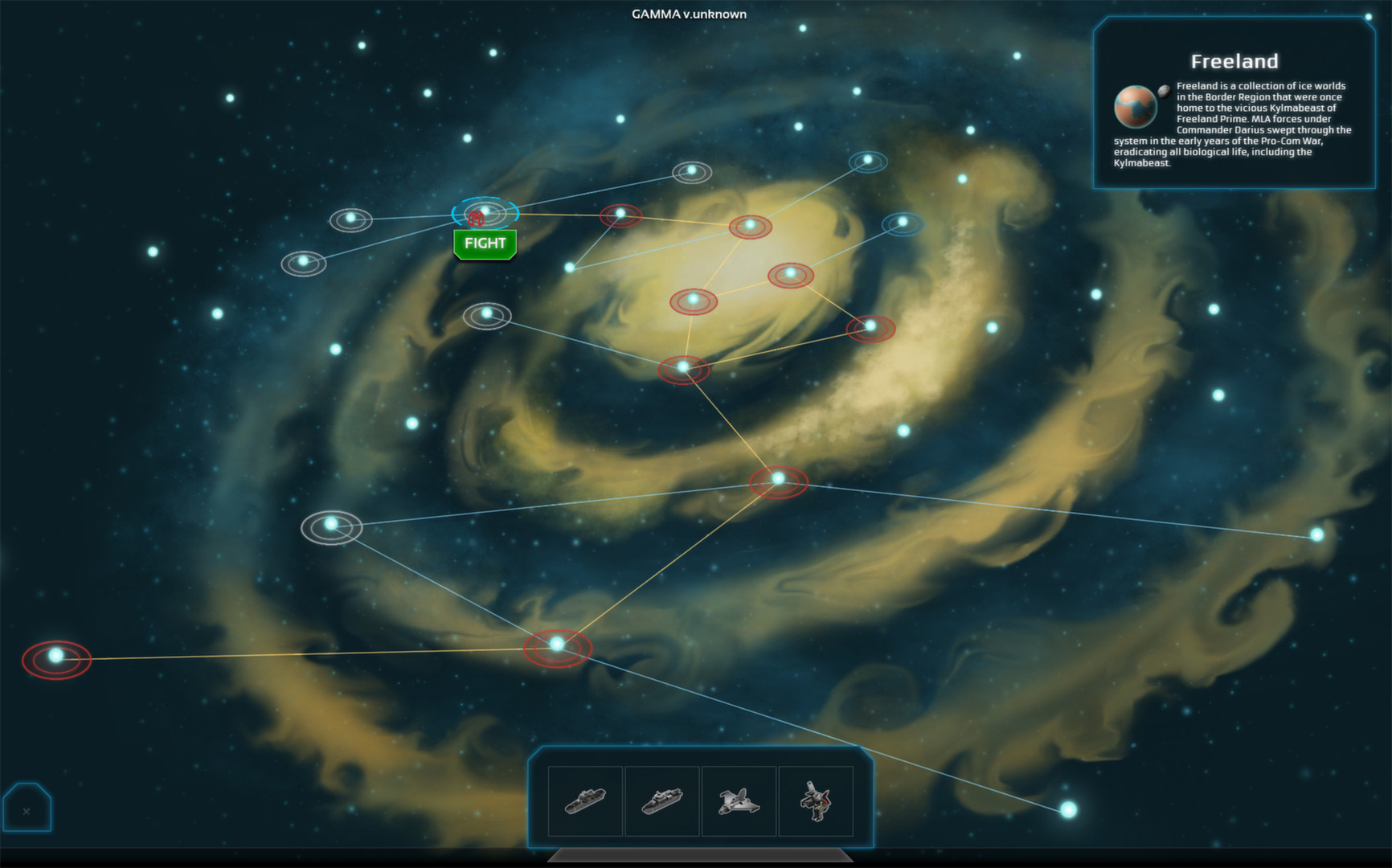
Task: Select the fighter jet in the fleet panel
Action: [x=739, y=799]
